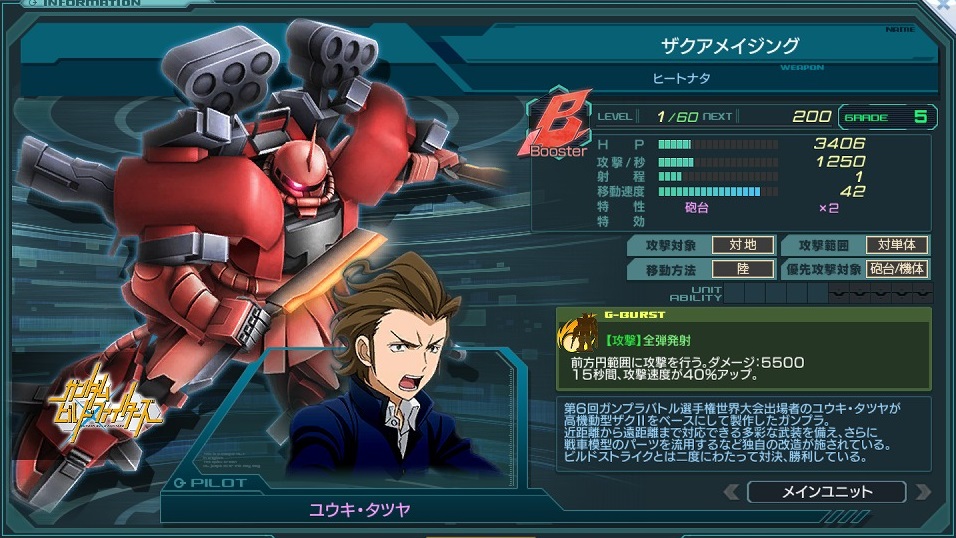Go to the previous unit with left arrow
Viewport: 956px width, 538px height.
(x=731, y=492)
